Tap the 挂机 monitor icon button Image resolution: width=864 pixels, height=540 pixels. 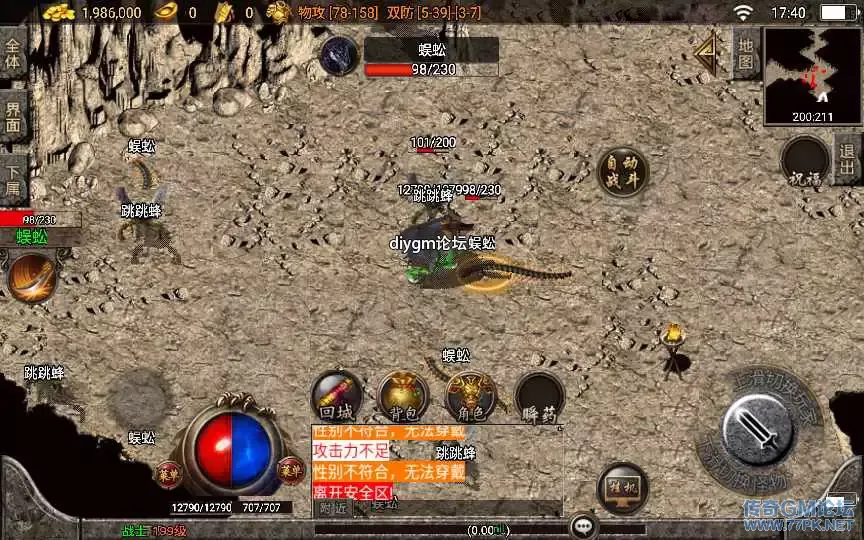click(620, 486)
